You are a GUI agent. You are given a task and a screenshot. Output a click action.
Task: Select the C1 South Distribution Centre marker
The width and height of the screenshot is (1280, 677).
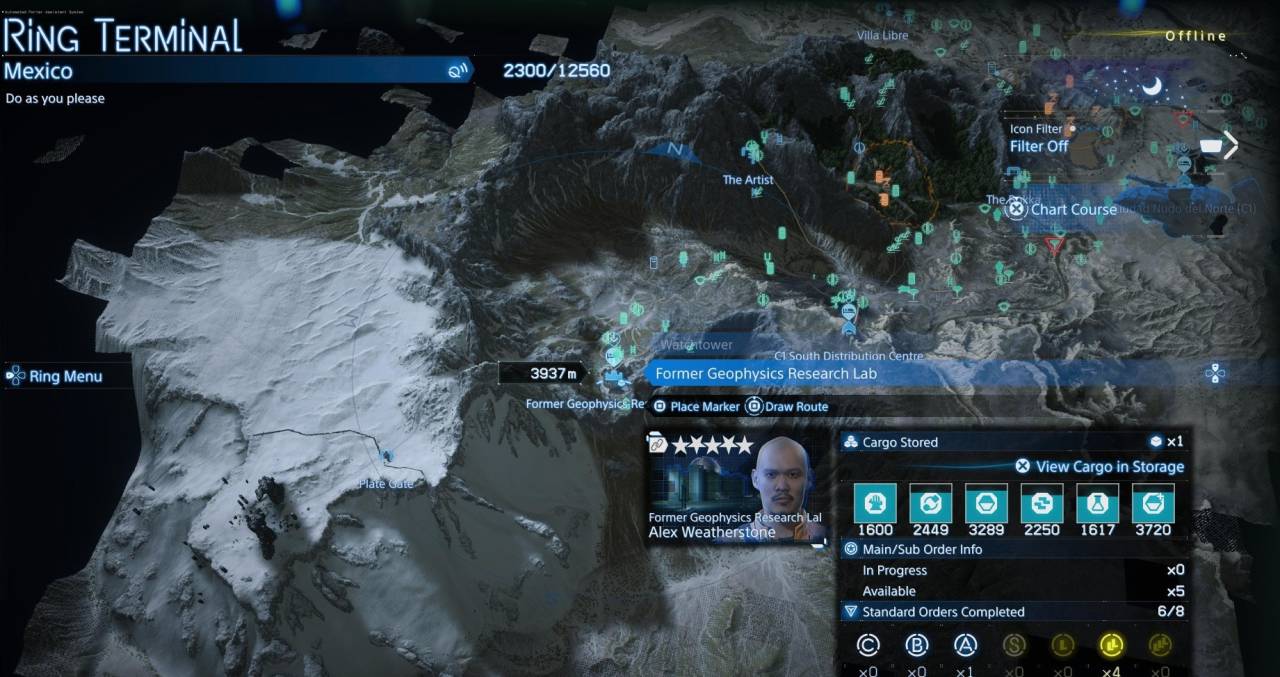point(848,356)
